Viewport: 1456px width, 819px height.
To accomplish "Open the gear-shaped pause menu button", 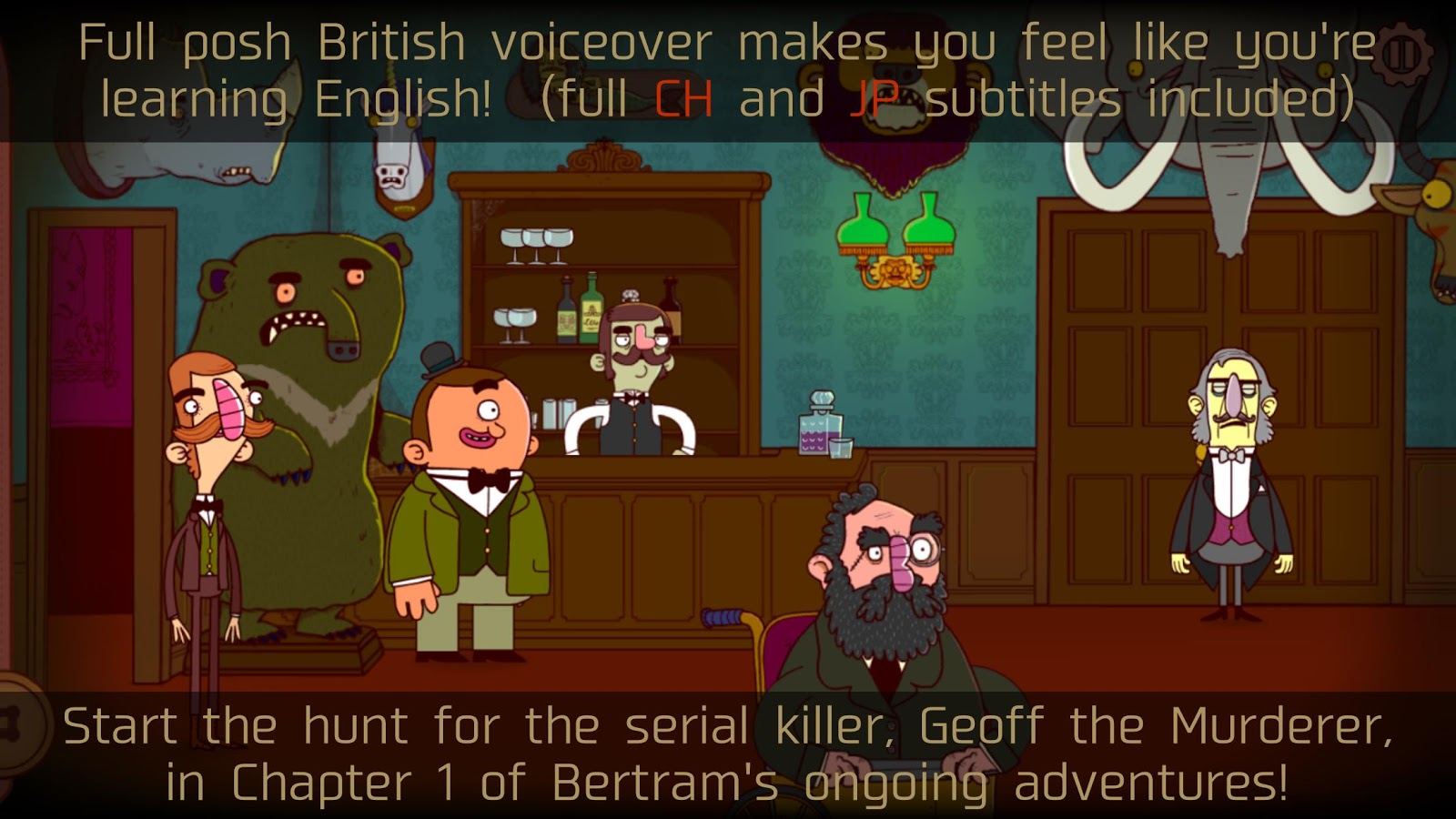I will 1402,56.
